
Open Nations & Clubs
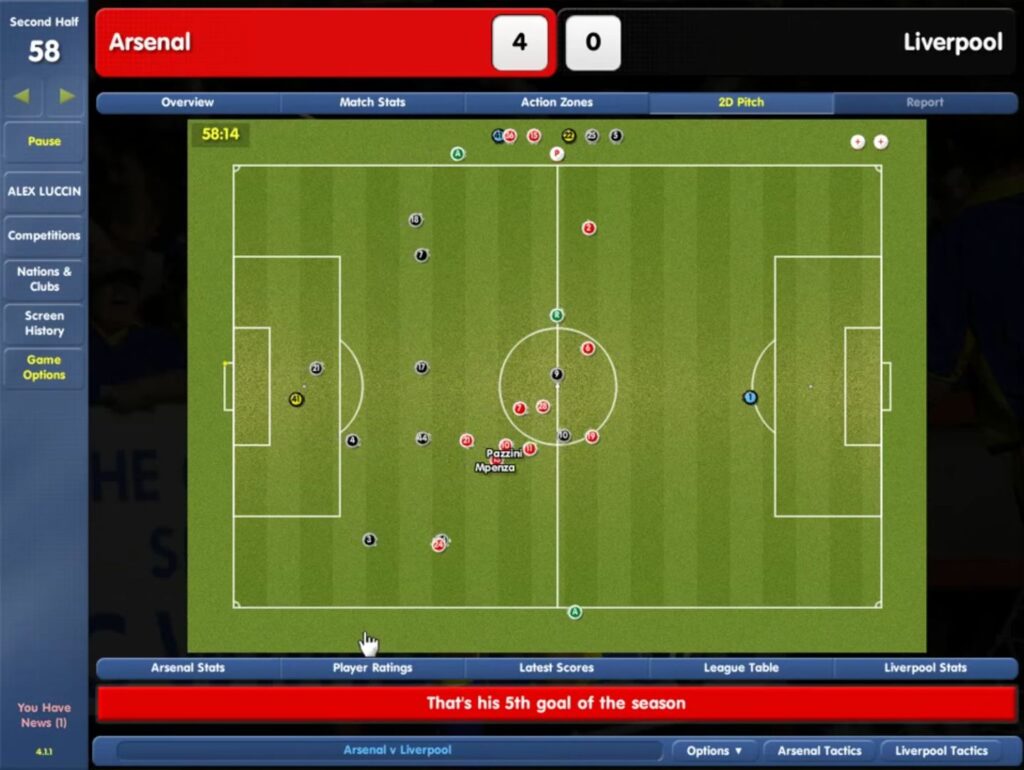coord(44,279)
